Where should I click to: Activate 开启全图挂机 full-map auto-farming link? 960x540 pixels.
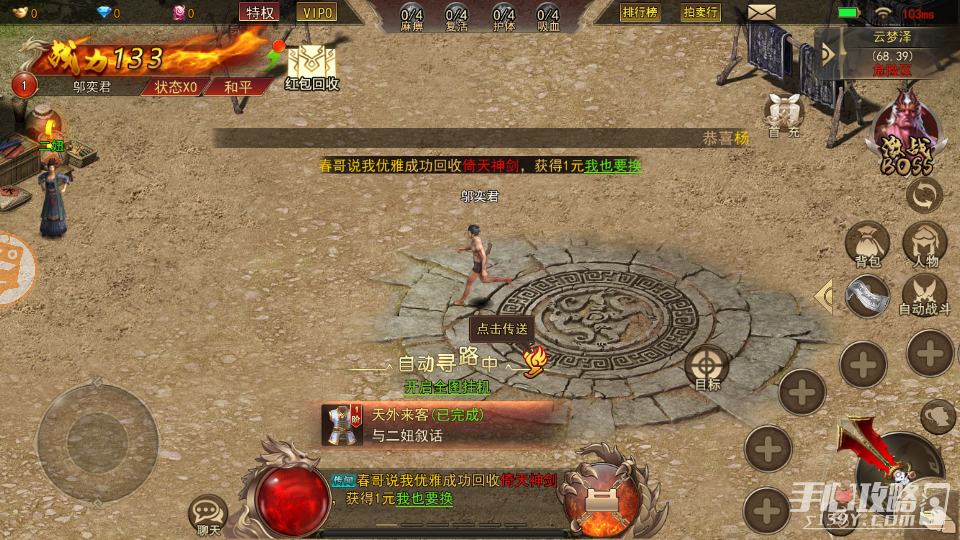point(447,386)
